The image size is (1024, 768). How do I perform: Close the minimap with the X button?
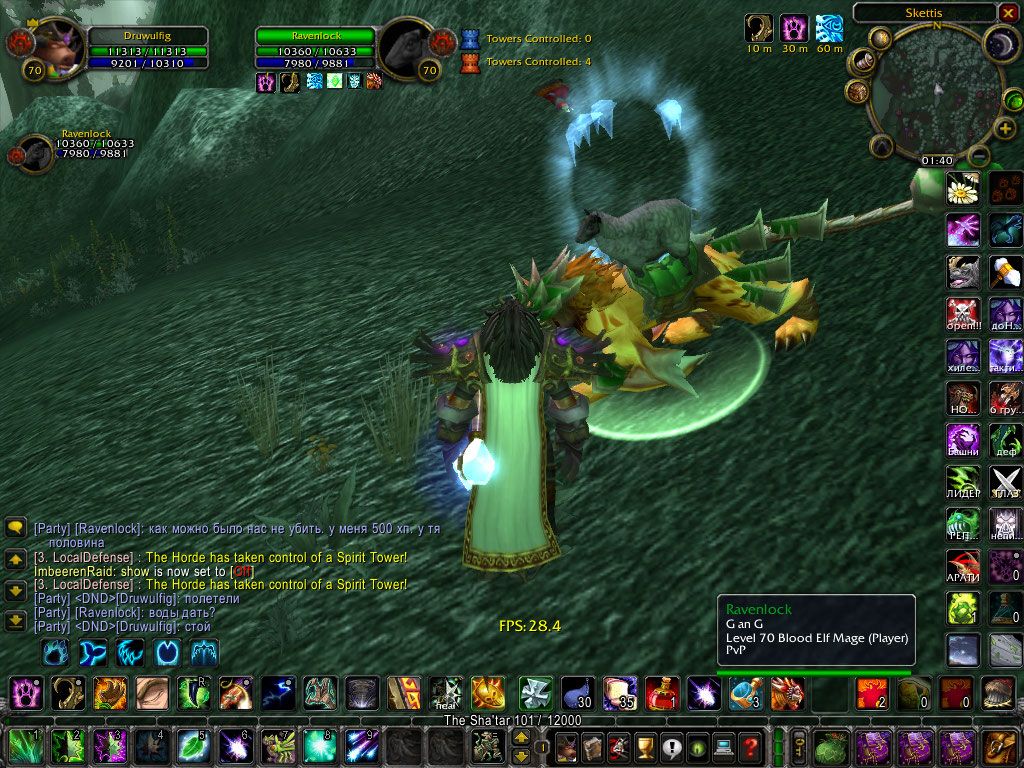pos(1007,13)
